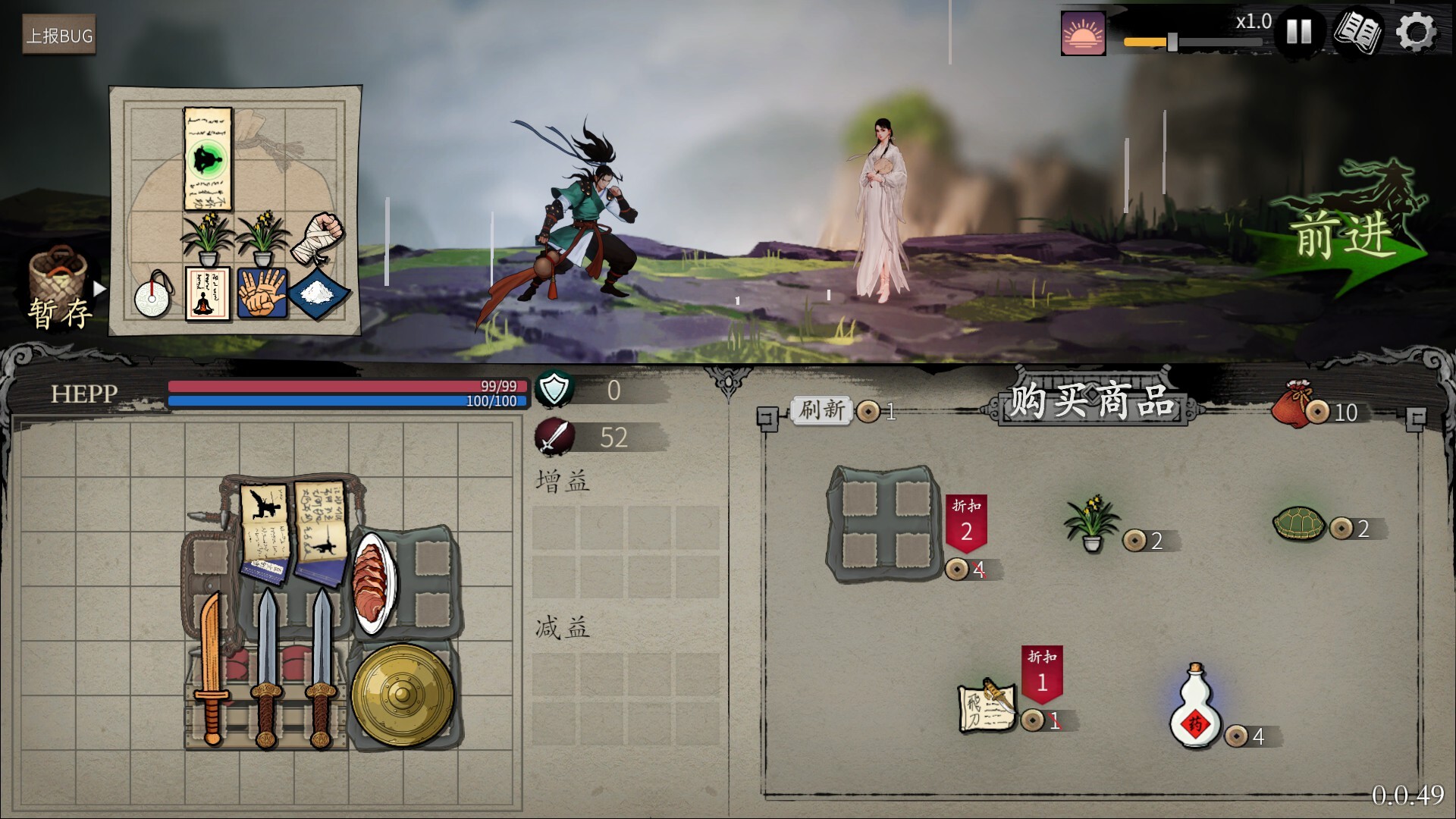Open the in-game encyclopedia book icon
The width and height of the screenshot is (1456, 819).
[x=1362, y=32]
